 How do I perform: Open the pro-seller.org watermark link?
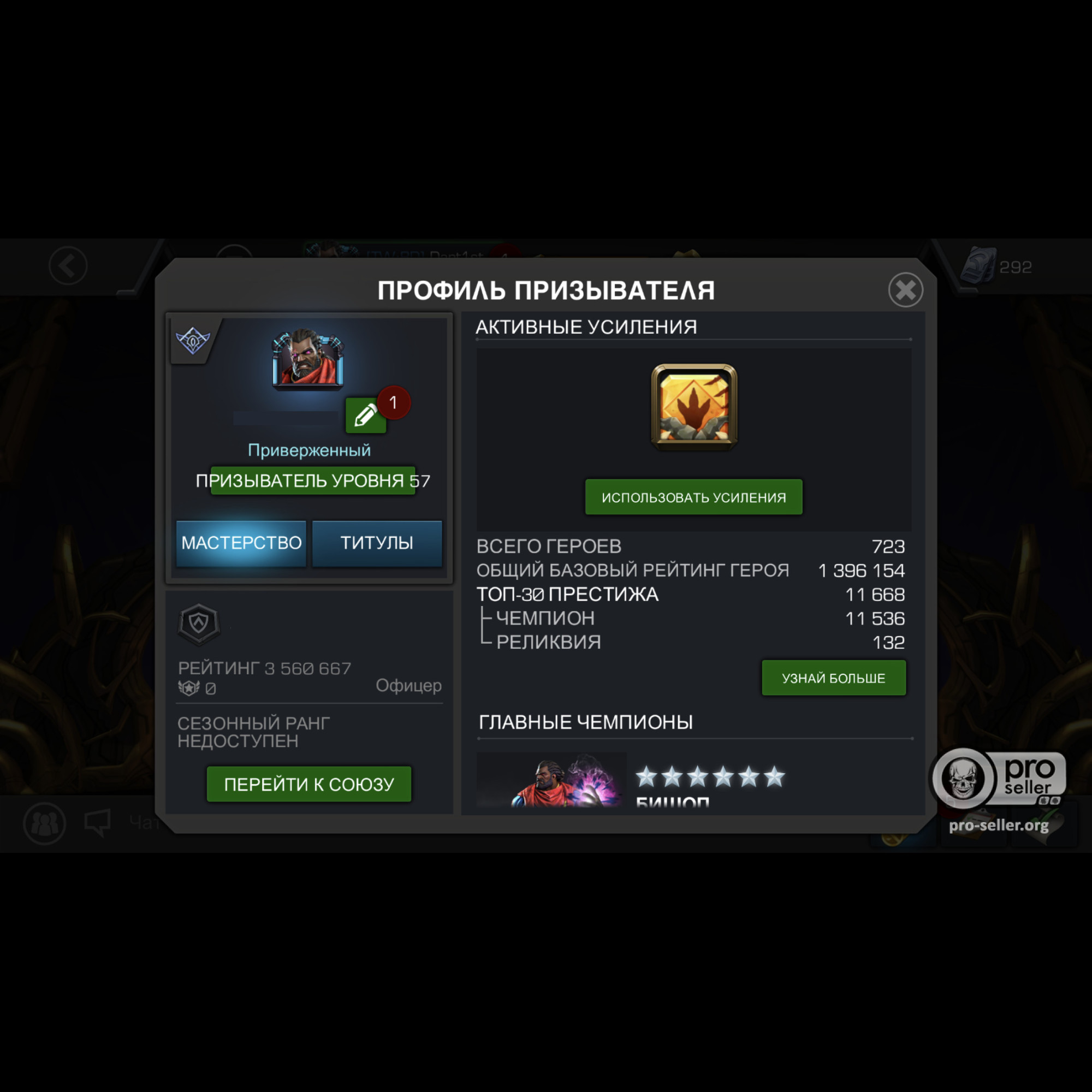tap(999, 825)
